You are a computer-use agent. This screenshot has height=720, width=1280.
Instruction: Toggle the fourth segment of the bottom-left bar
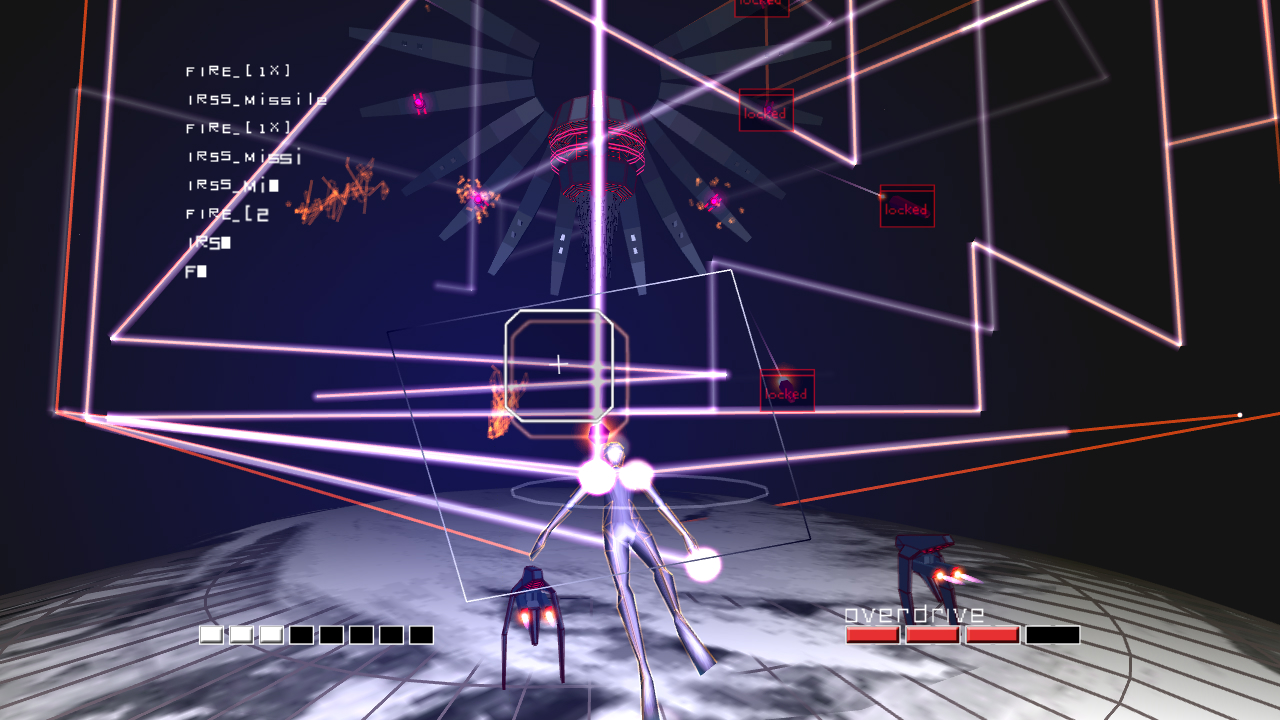[301, 633]
